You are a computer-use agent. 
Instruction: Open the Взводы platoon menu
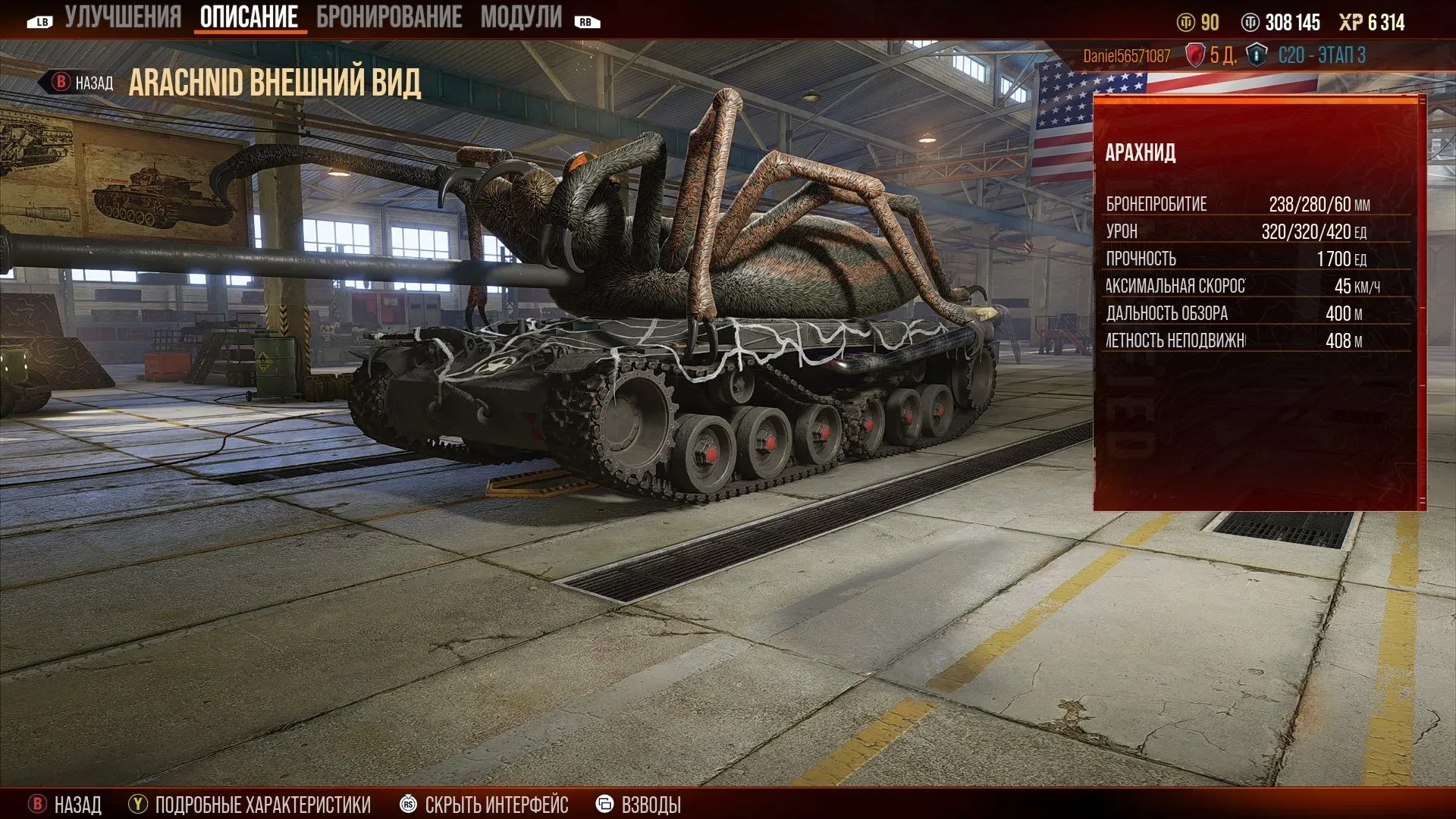[639, 804]
